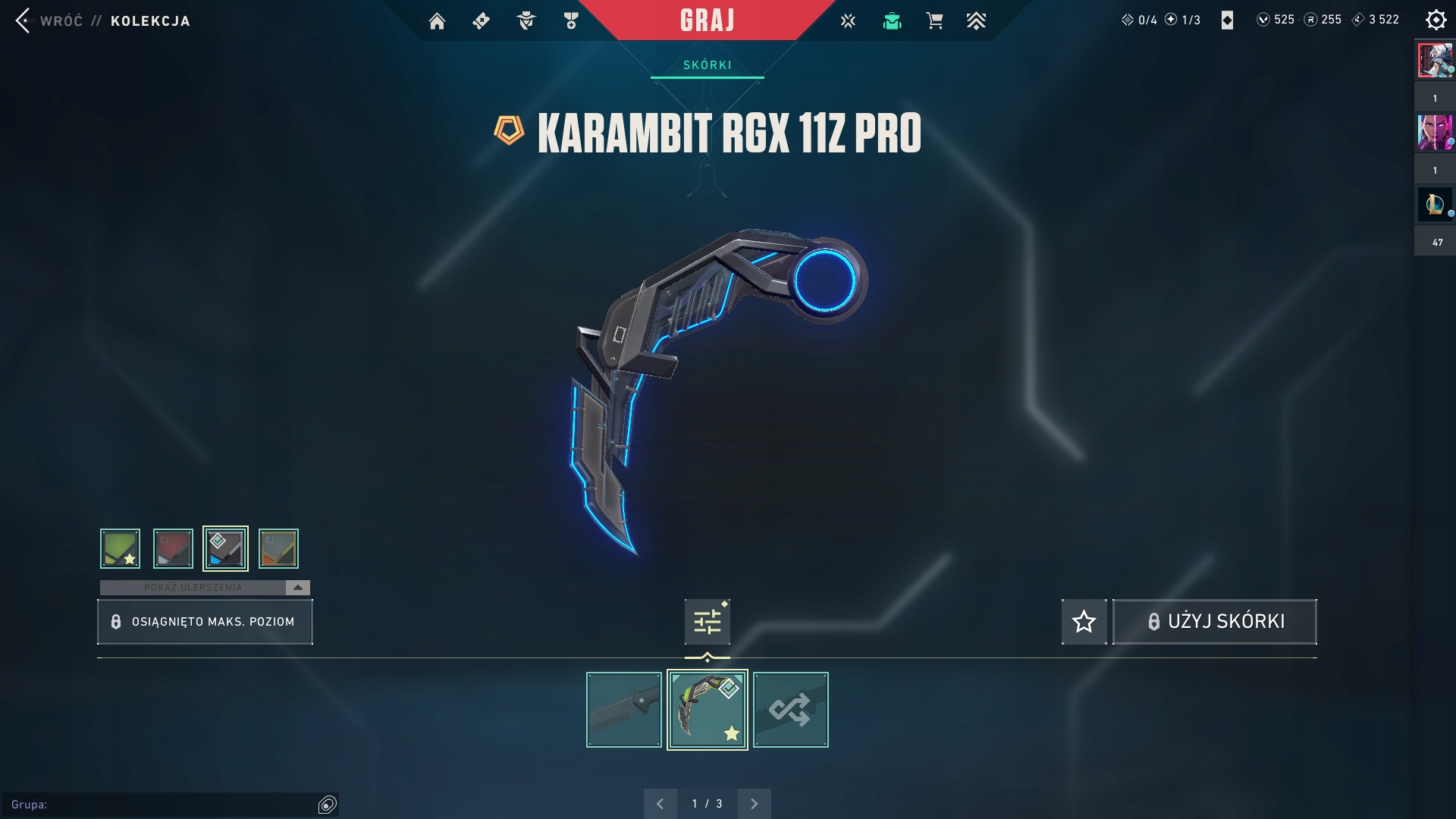Open the shopping cart store
The height and width of the screenshot is (819, 1456).
point(934,21)
